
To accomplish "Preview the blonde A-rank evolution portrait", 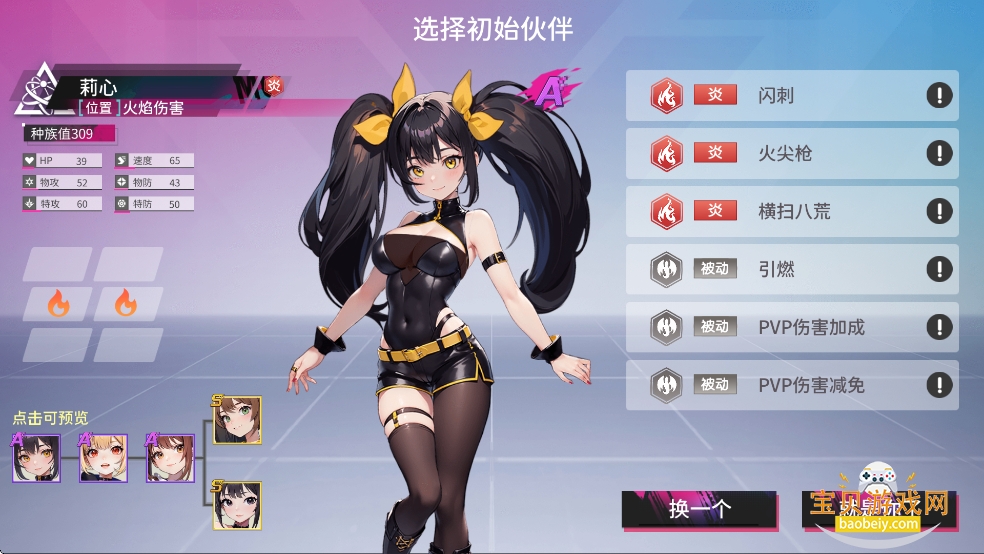I will pos(104,459).
